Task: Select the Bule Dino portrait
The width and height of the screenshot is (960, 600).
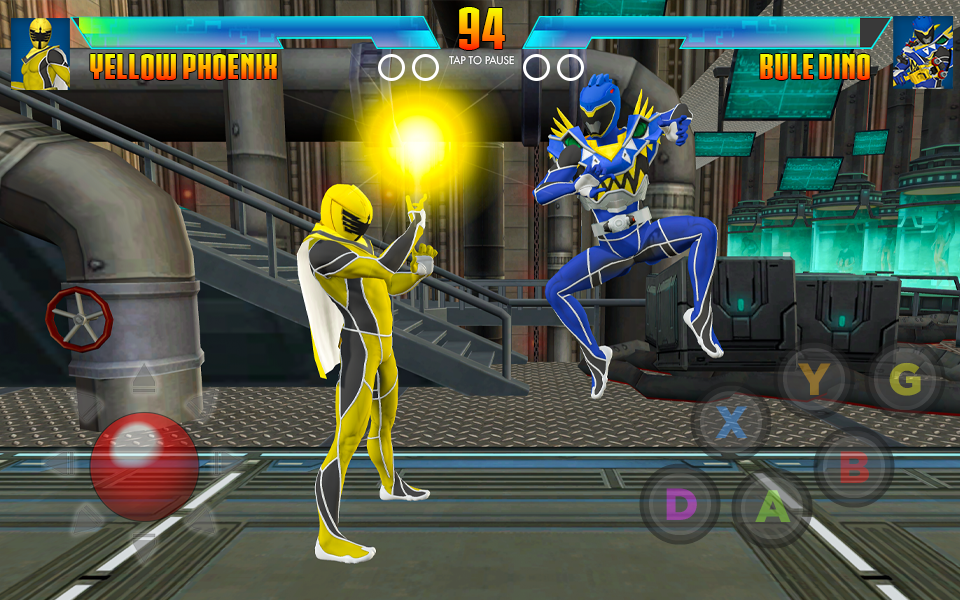Action: pyautogui.click(x=922, y=53)
